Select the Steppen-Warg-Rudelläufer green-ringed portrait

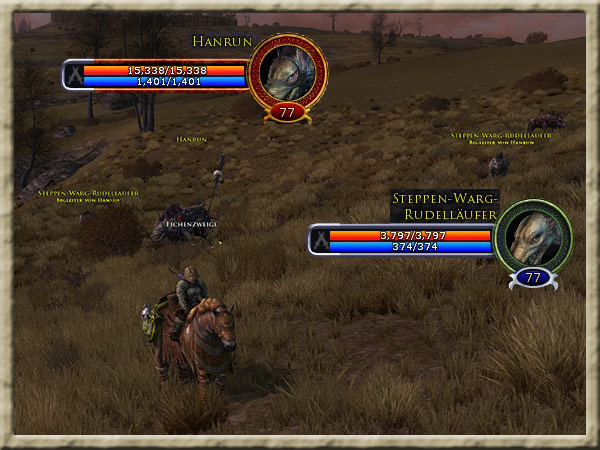(532, 237)
